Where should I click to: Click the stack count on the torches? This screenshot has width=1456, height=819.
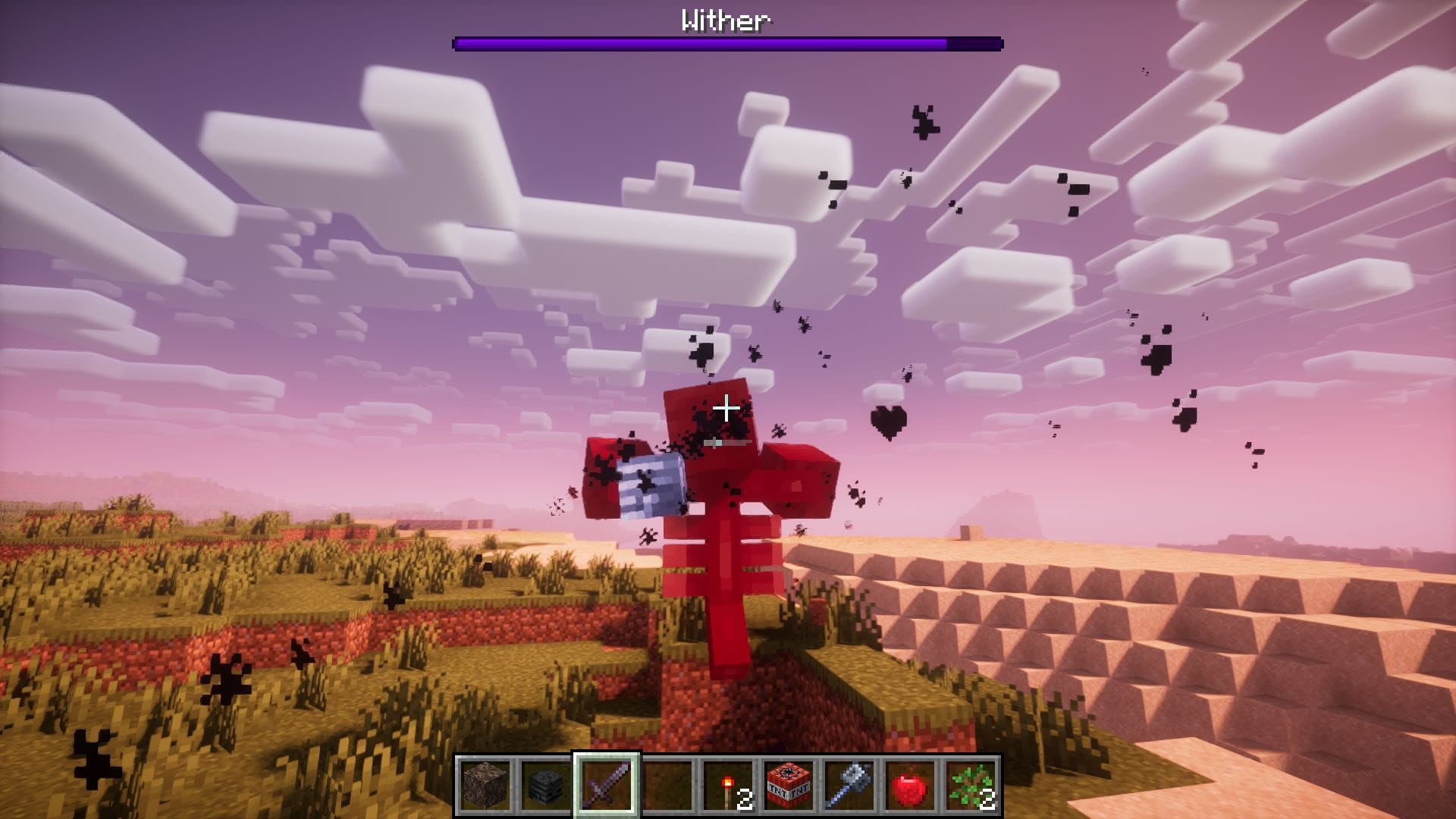pyautogui.click(x=744, y=797)
